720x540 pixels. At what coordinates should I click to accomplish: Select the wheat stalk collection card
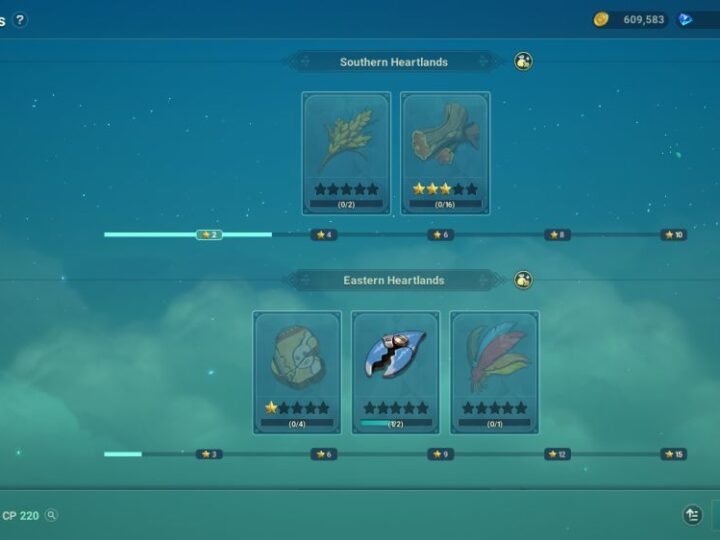(346, 153)
